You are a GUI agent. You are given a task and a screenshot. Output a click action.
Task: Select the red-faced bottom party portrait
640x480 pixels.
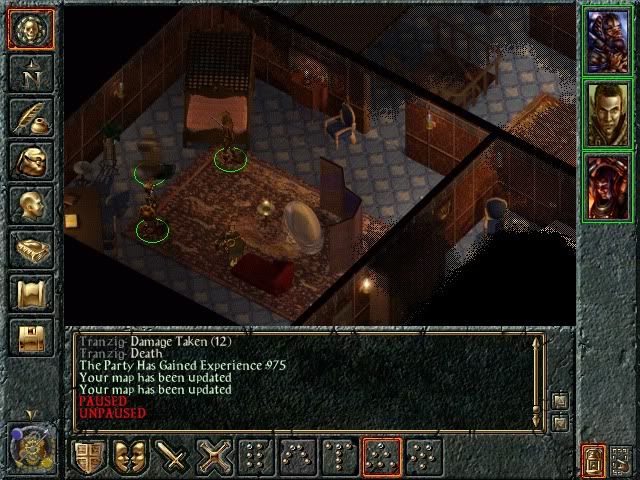[x=608, y=186]
